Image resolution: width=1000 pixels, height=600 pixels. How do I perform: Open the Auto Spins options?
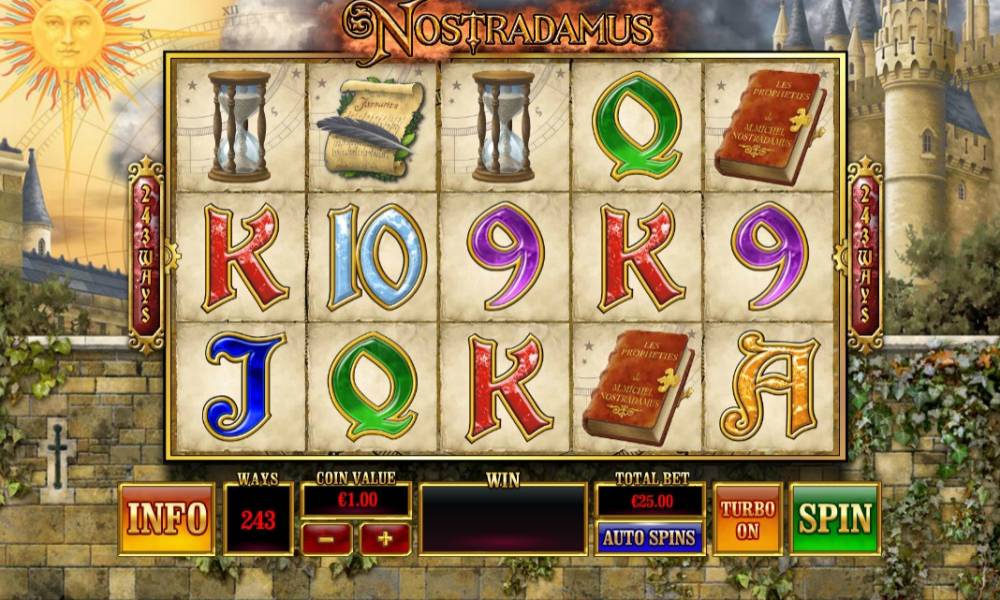pyautogui.click(x=649, y=538)
